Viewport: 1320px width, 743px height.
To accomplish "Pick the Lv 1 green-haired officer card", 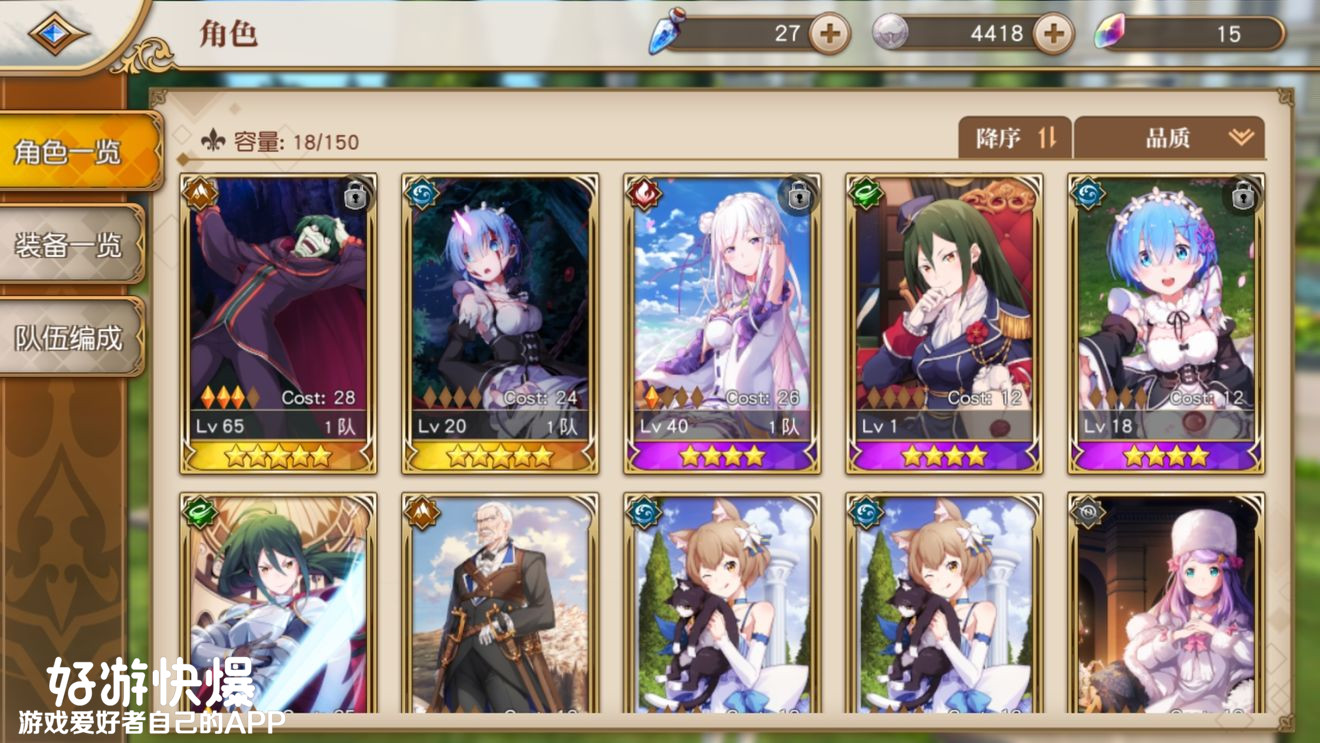I will tap(944, 322).
